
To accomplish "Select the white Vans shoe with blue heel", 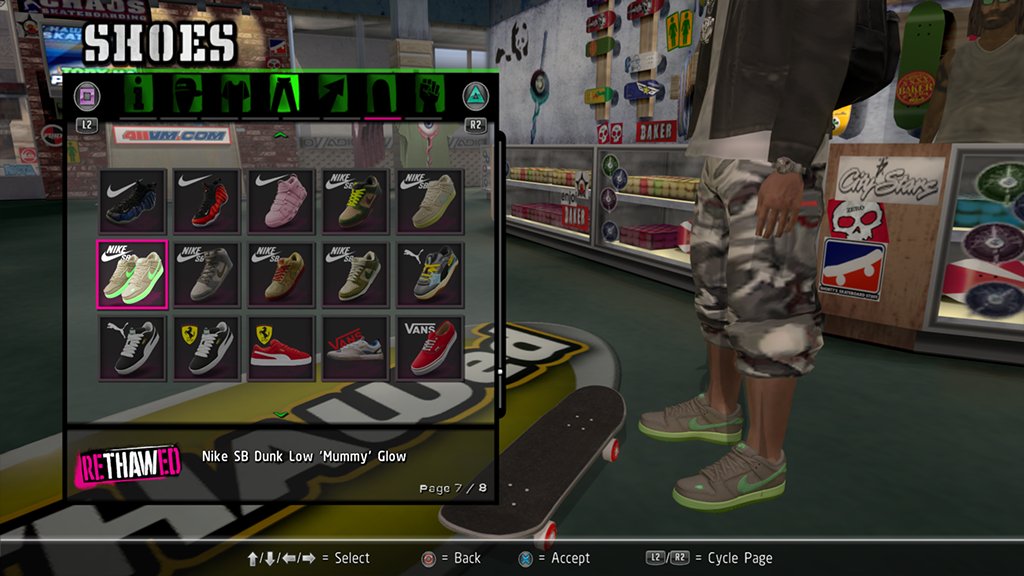I will click(356, 348).
